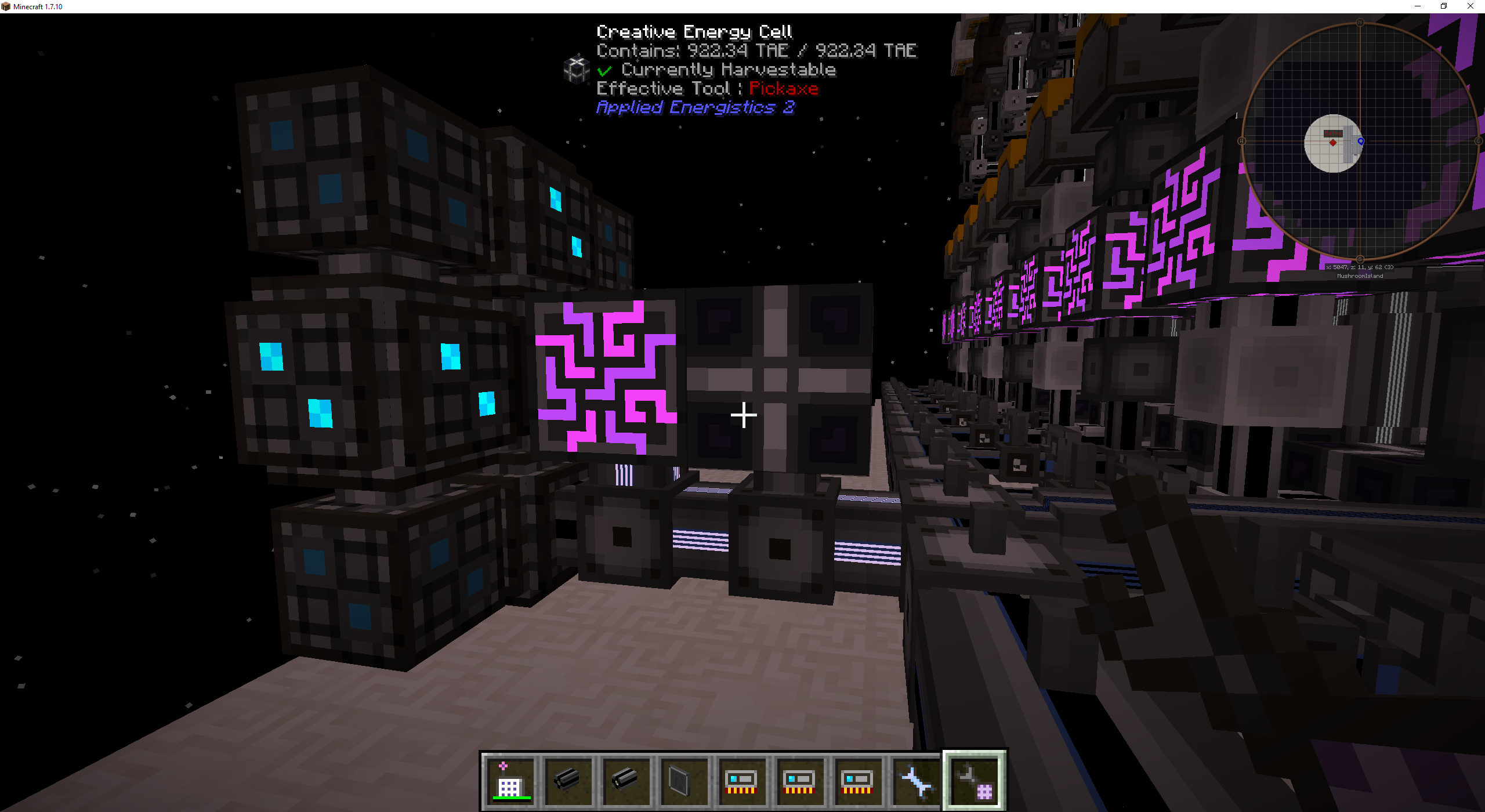Select the light blue wrench hotbar slot
Image resolution: width=1485 pixels, height=812 pixels.
915,781
